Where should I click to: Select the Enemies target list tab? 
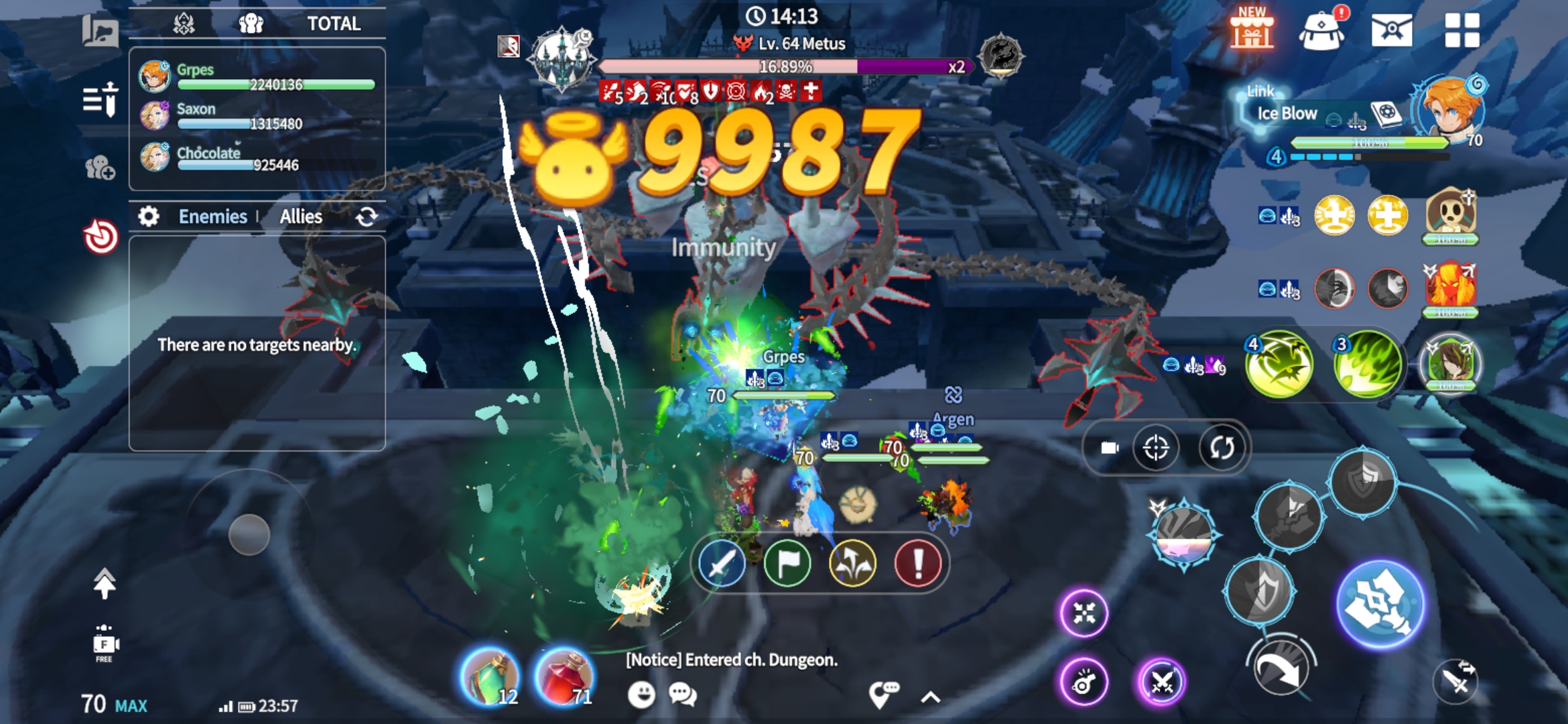[212, 217]
